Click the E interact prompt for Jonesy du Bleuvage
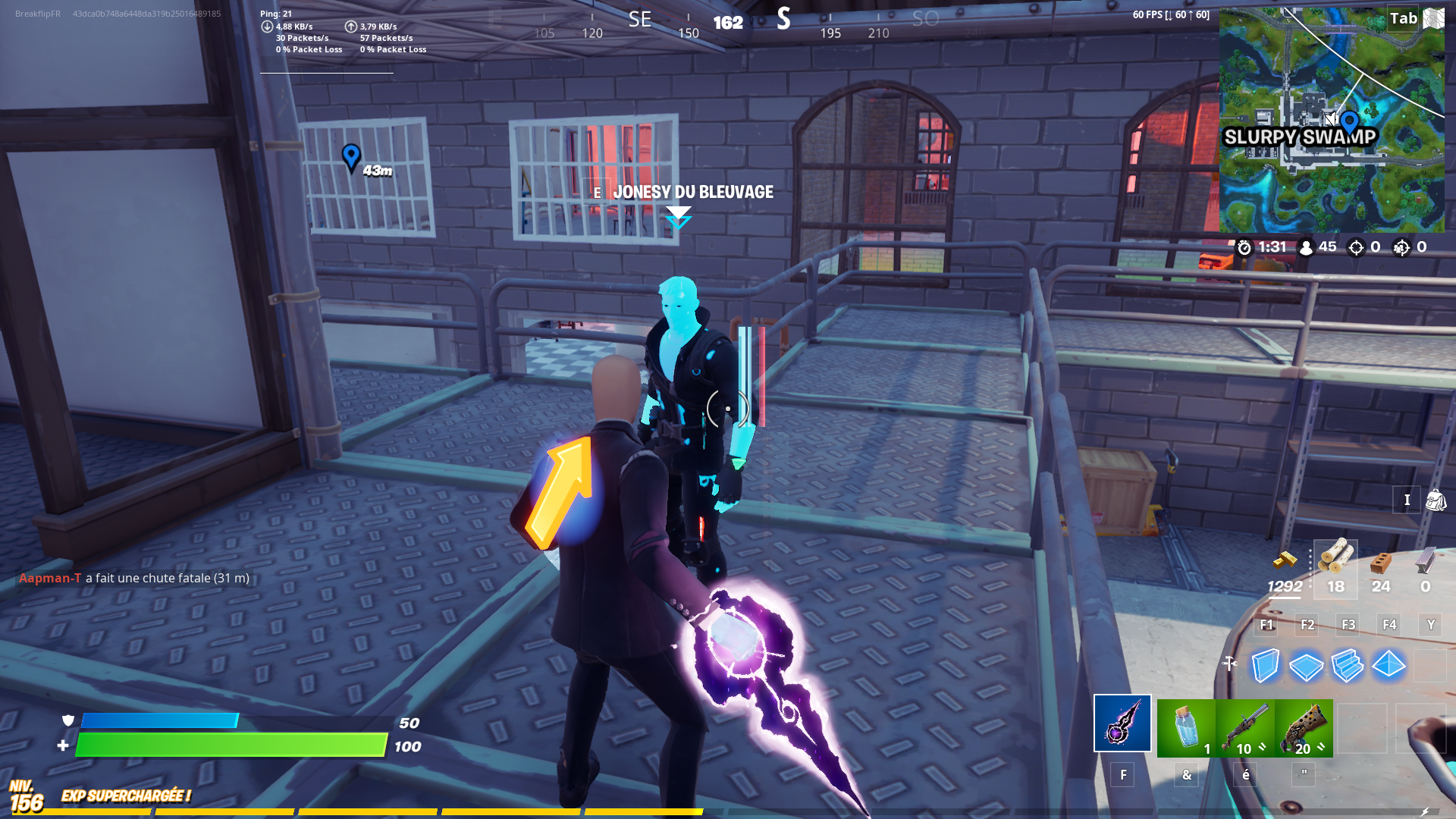 (598, 193)
